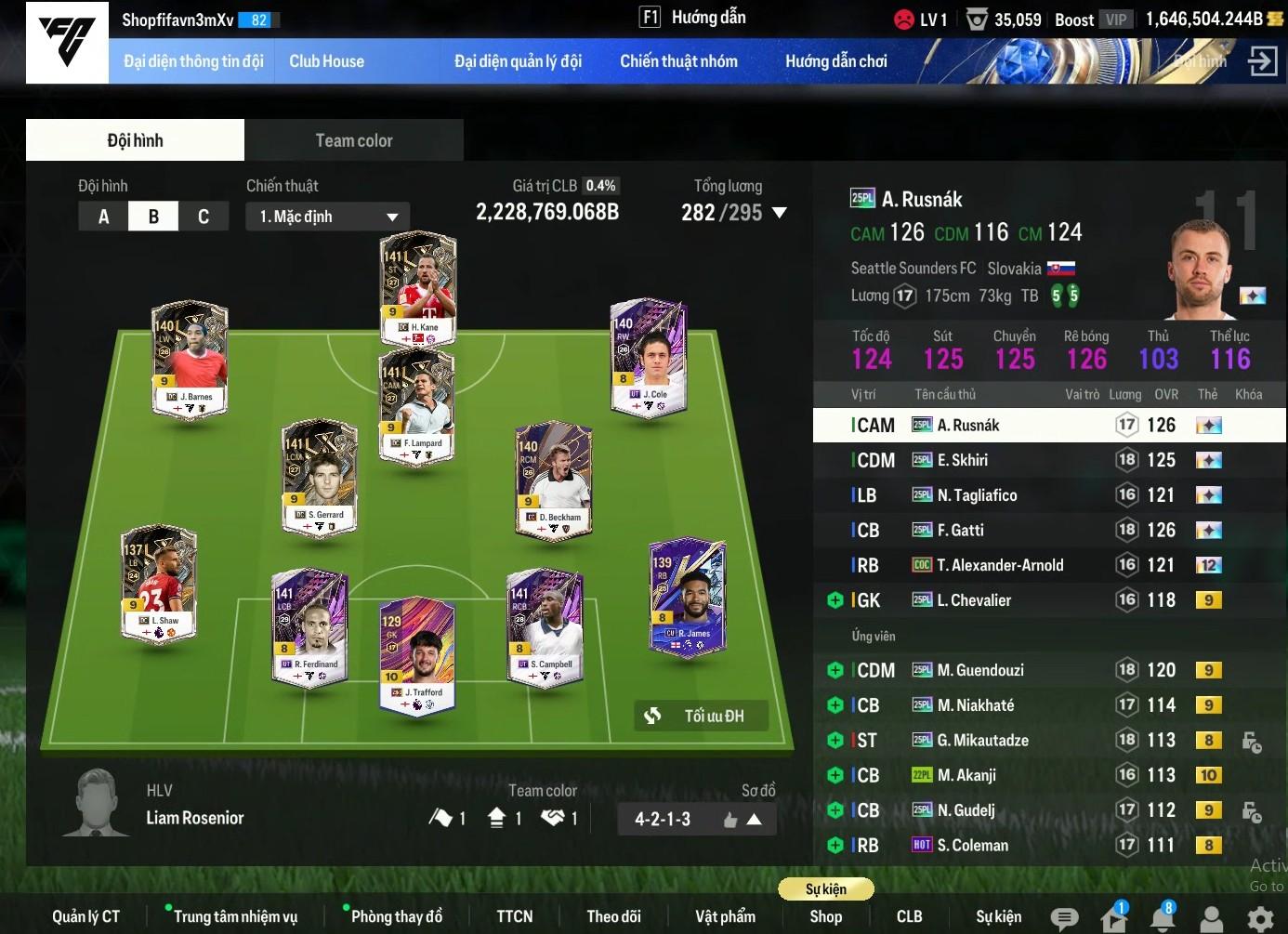Open Chiến thuật nhóm menu
The height and width of the screenshot is (934, 1288).
tap(678, 61)
